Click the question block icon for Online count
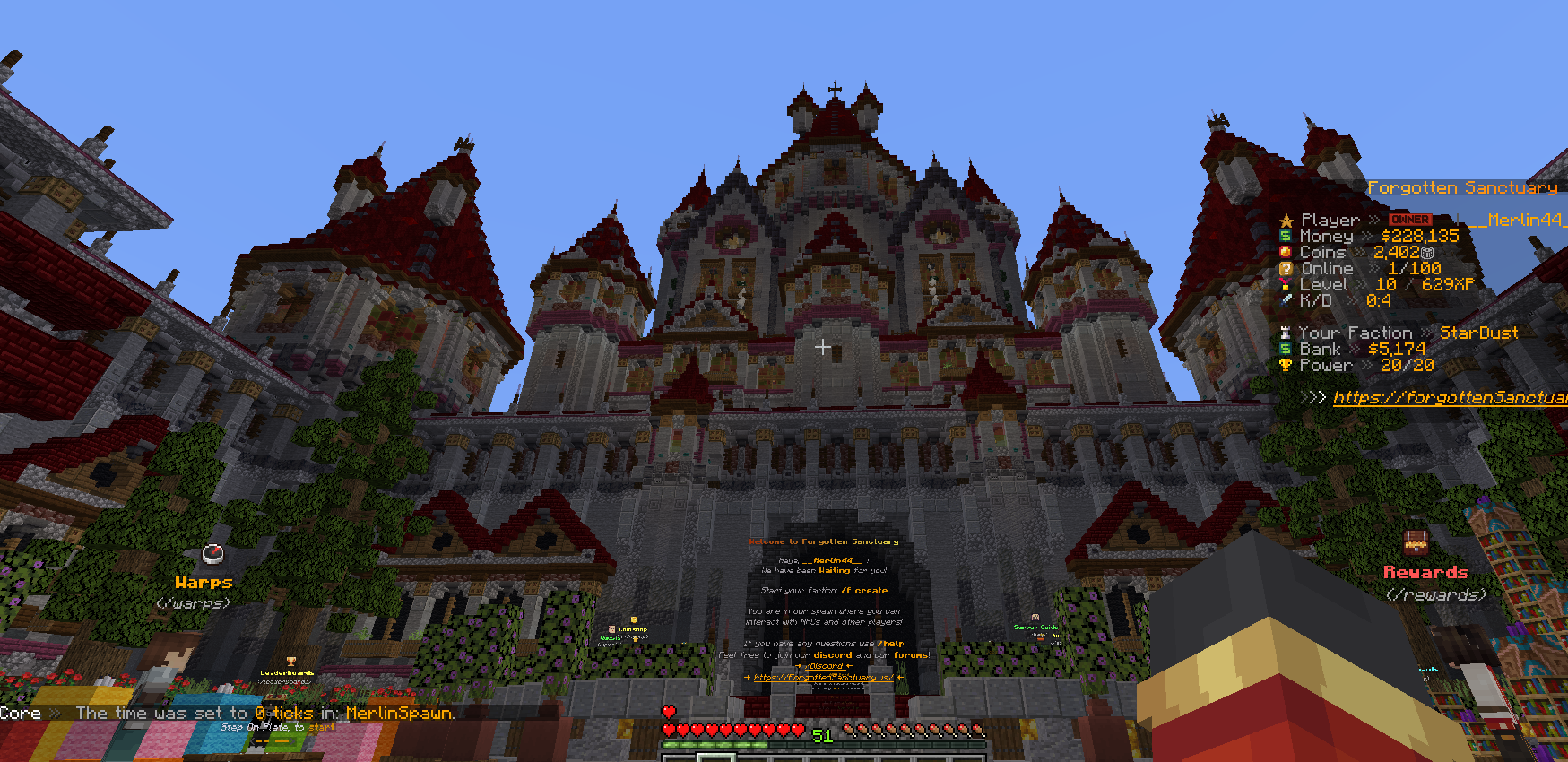Screen dimensions: 1568x762 point(1287,268)
